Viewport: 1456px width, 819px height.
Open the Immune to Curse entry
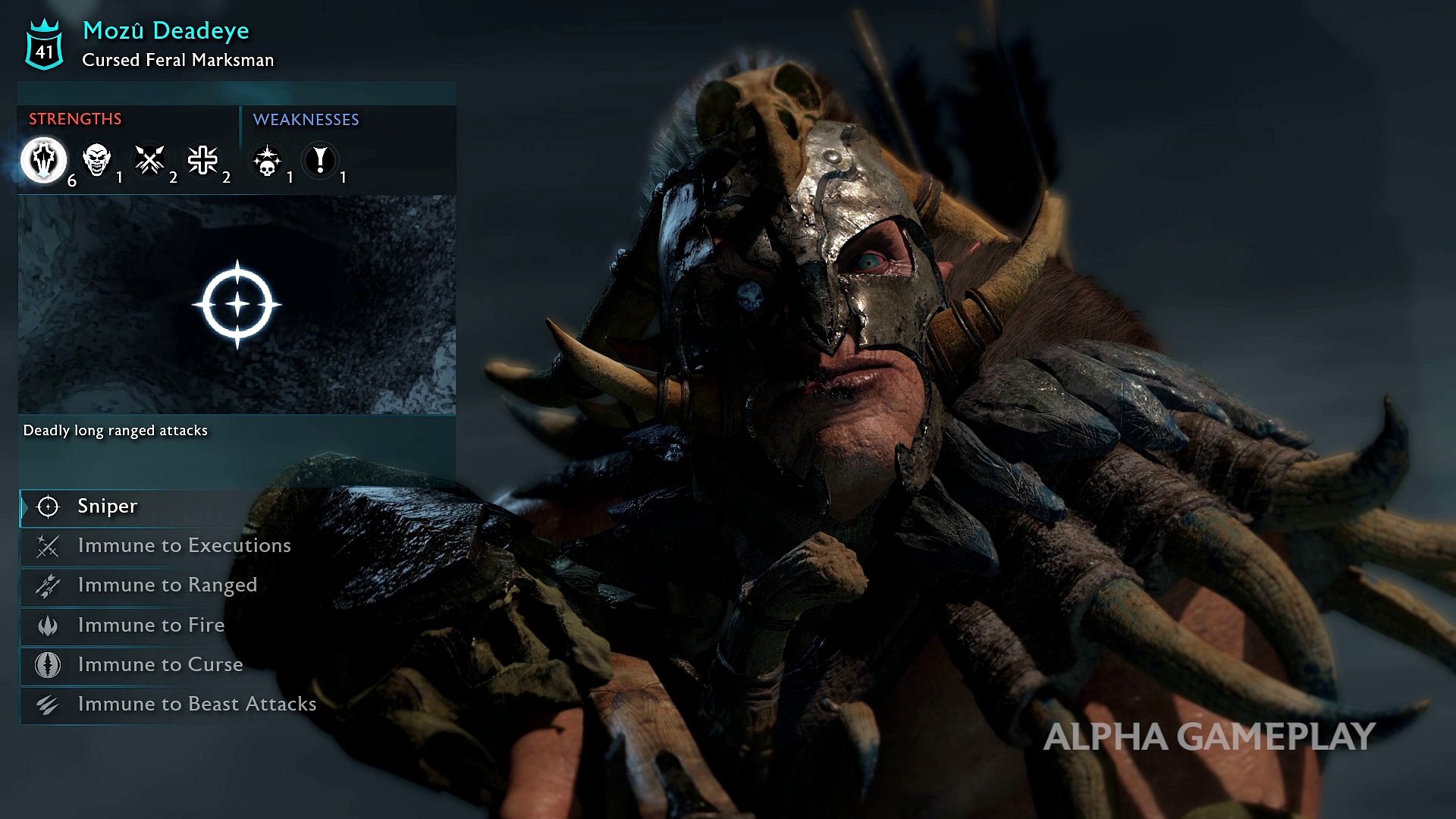pos(160,664)
